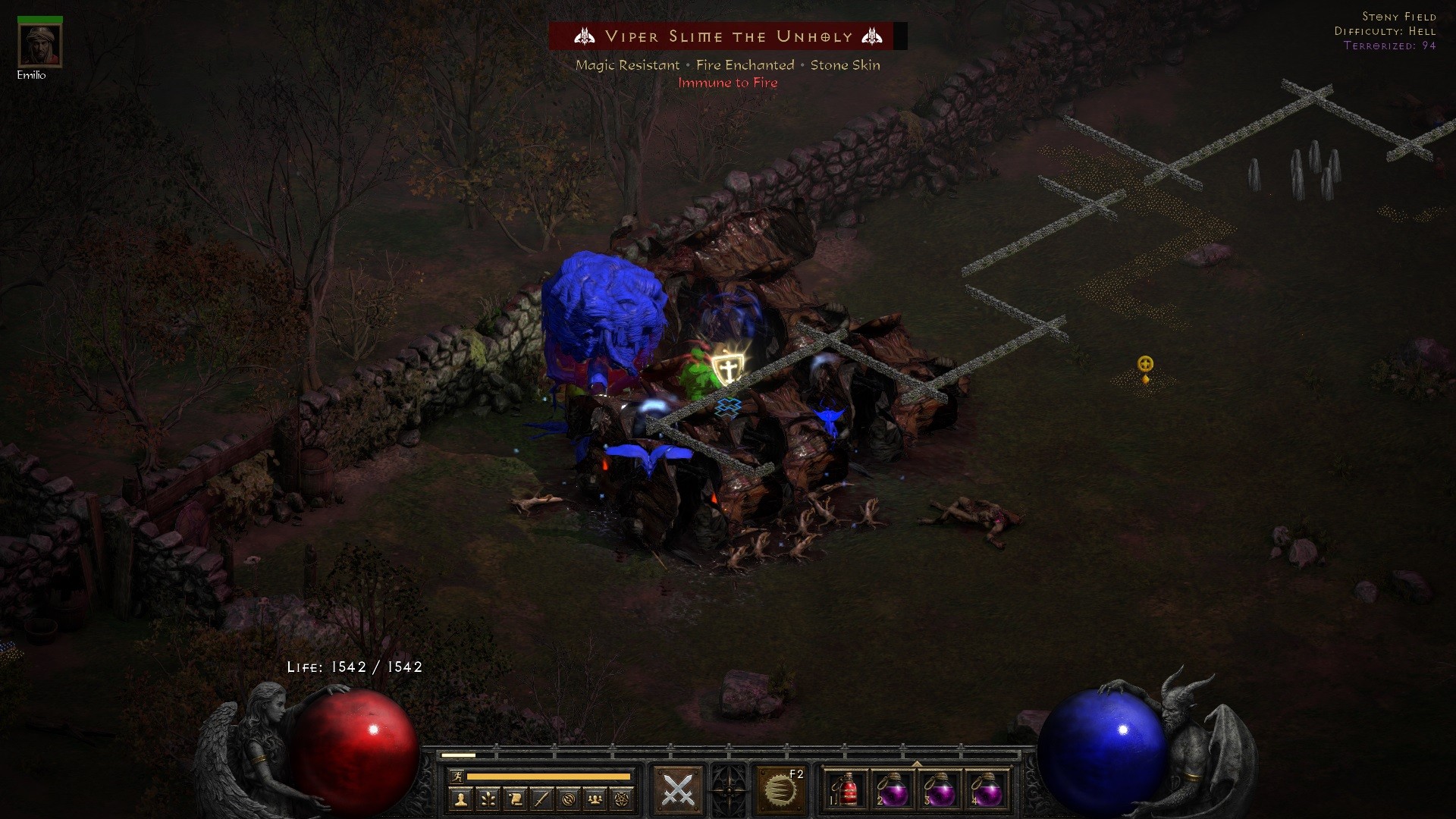This screenshot has height=819, width=1456.
Task: Expand the potion belt via the small up arrow
Action: pyautogui.click(x=918, y=762)
